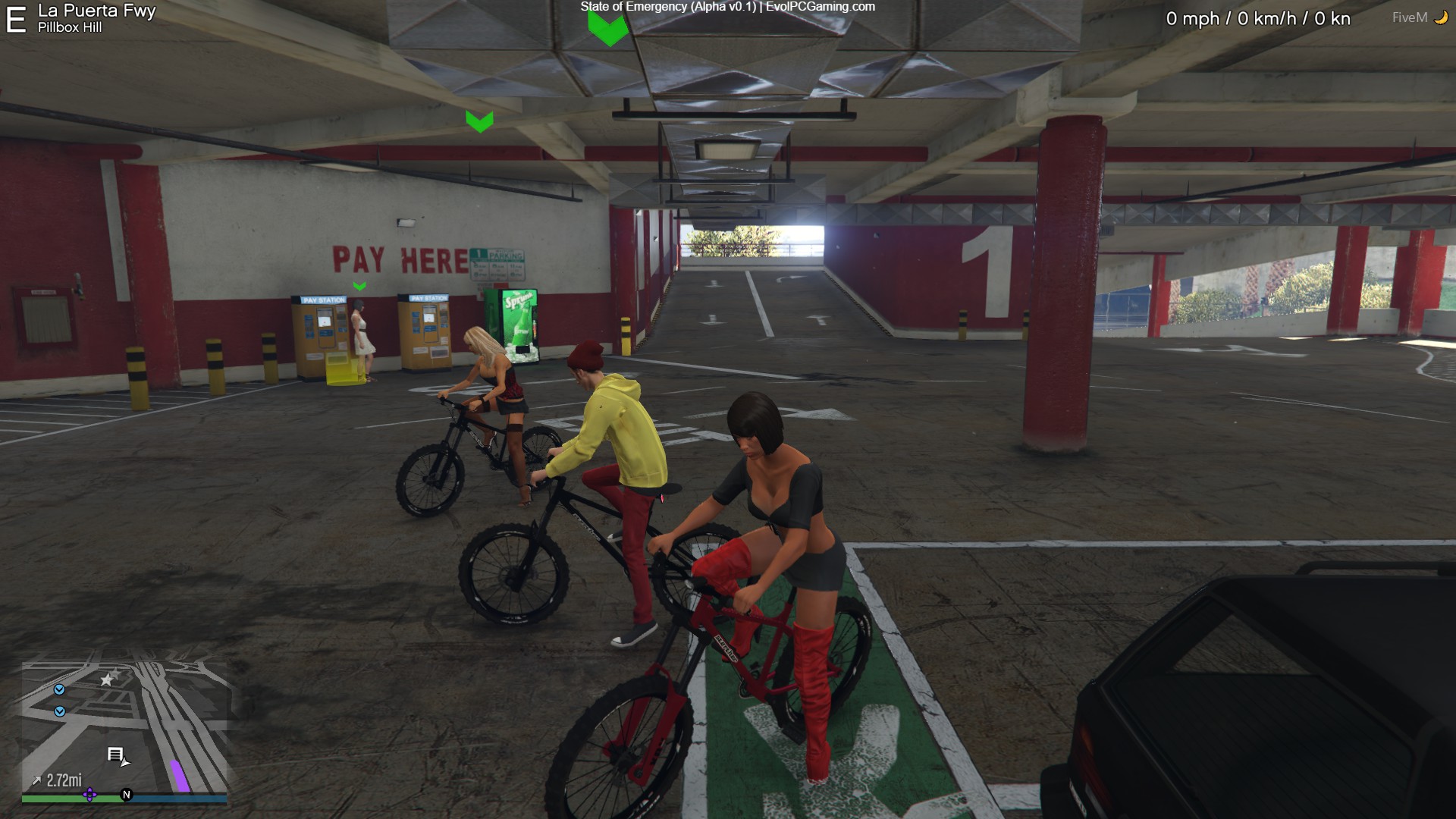This screenshot has width=1456, height=819.
Task: Select the purple waypoint marker on the minimap
Action: (89, 795)
